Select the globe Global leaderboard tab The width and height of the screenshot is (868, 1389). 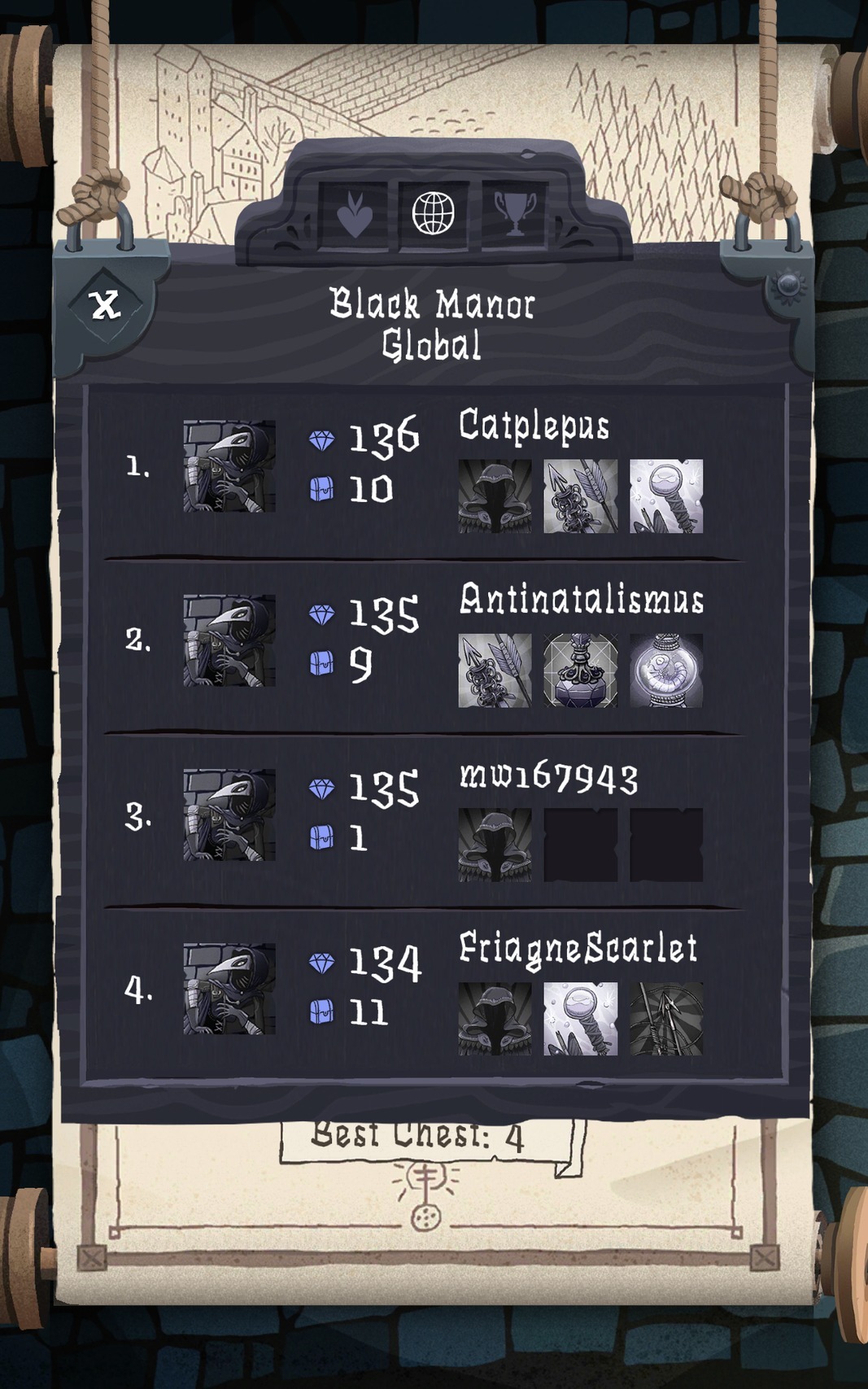[433, 214]
